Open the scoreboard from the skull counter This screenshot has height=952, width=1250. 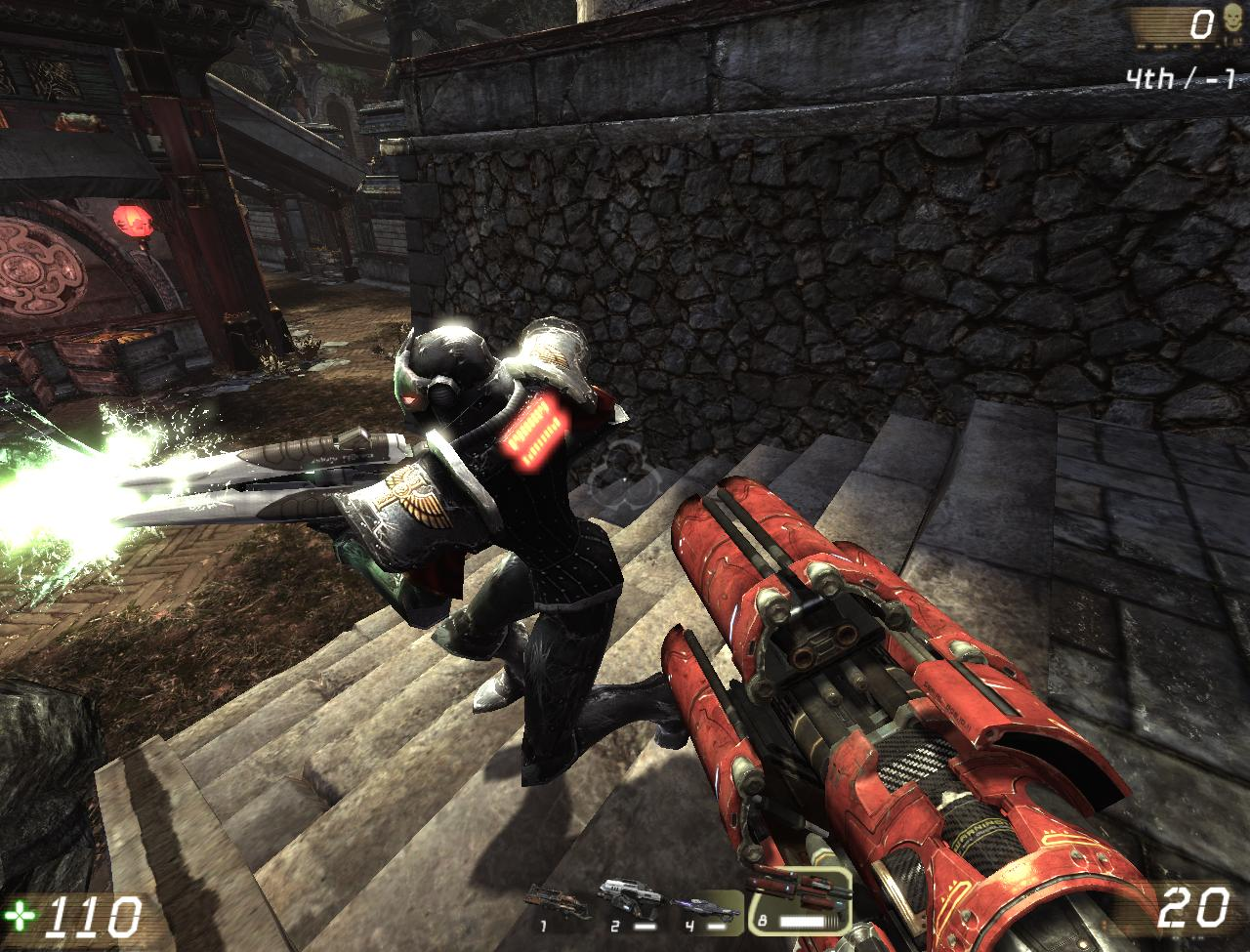point(1232,17)
